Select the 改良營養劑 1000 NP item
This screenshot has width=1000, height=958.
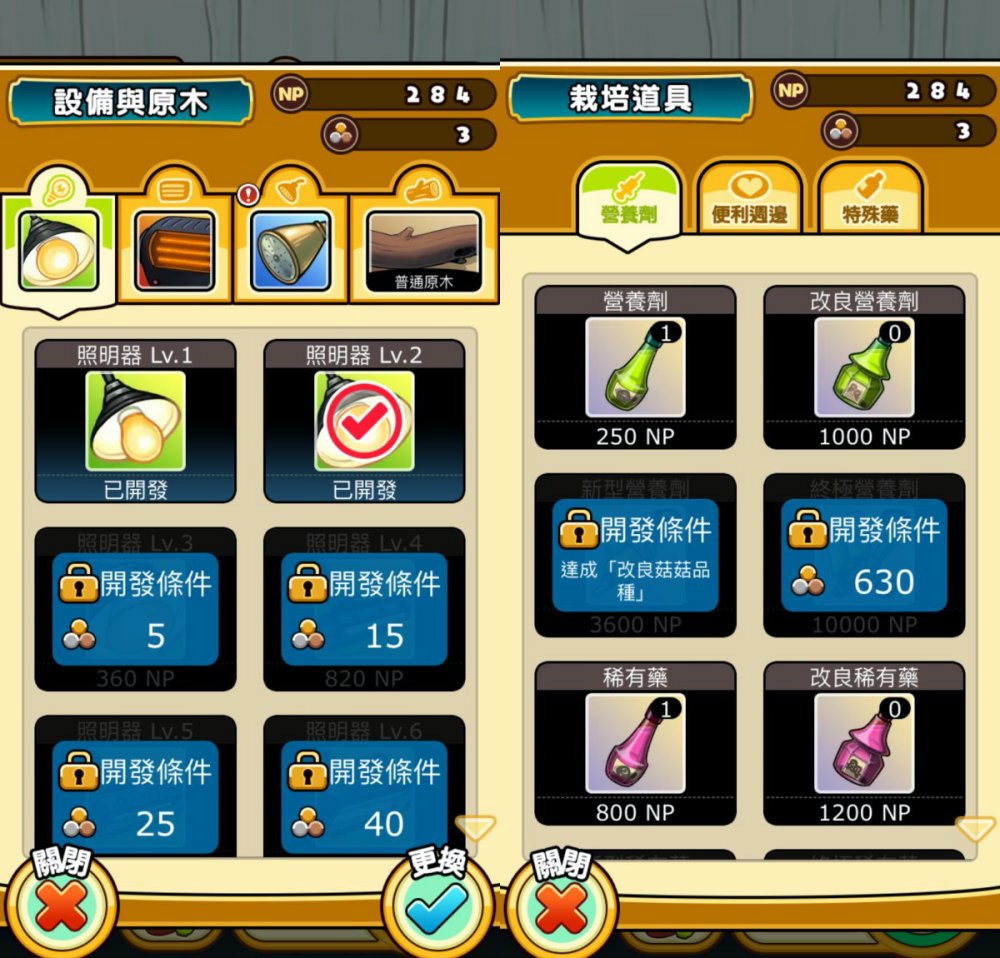point(864,368)
